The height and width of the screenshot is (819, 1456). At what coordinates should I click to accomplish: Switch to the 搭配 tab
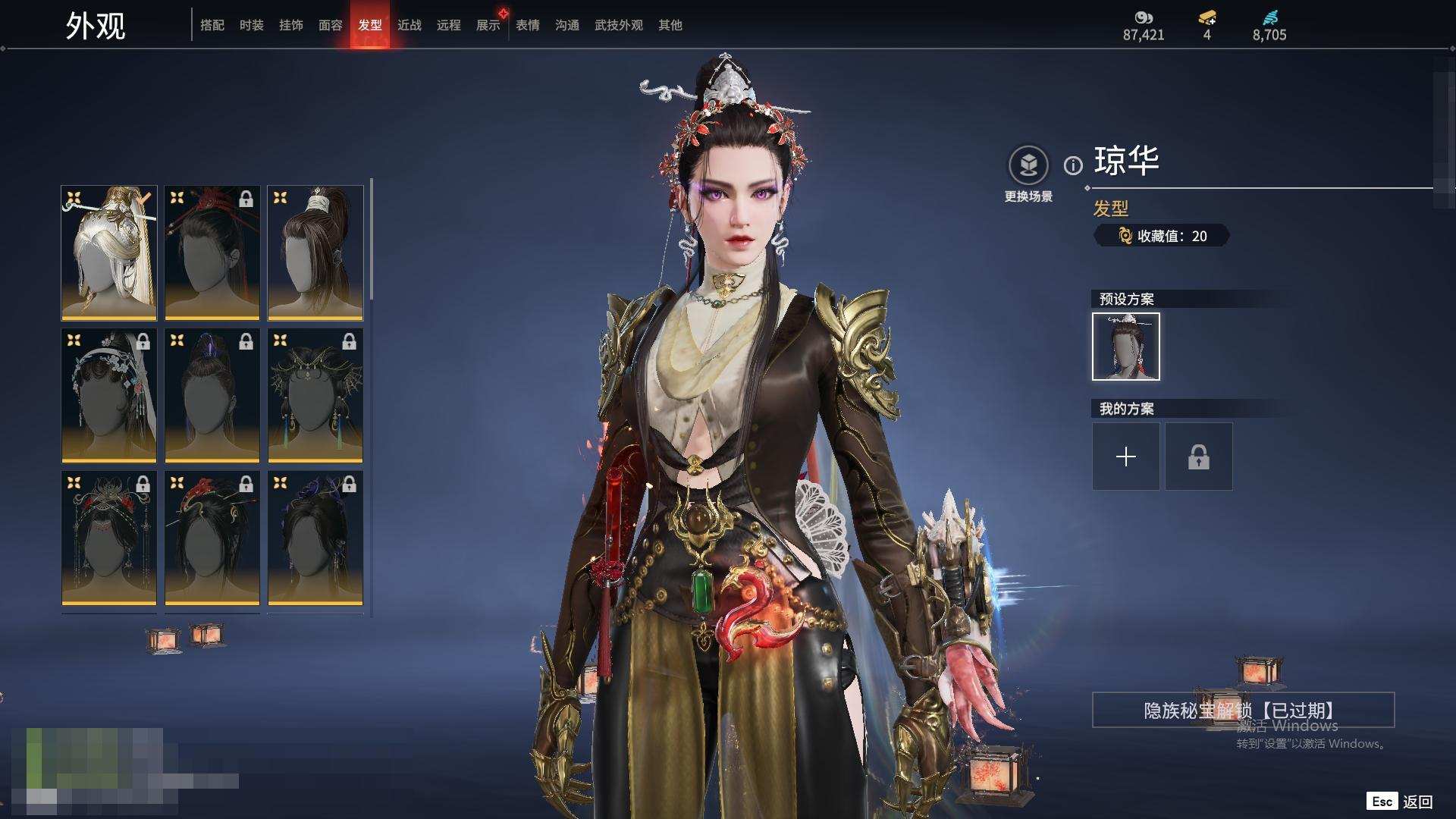point(212,25)
